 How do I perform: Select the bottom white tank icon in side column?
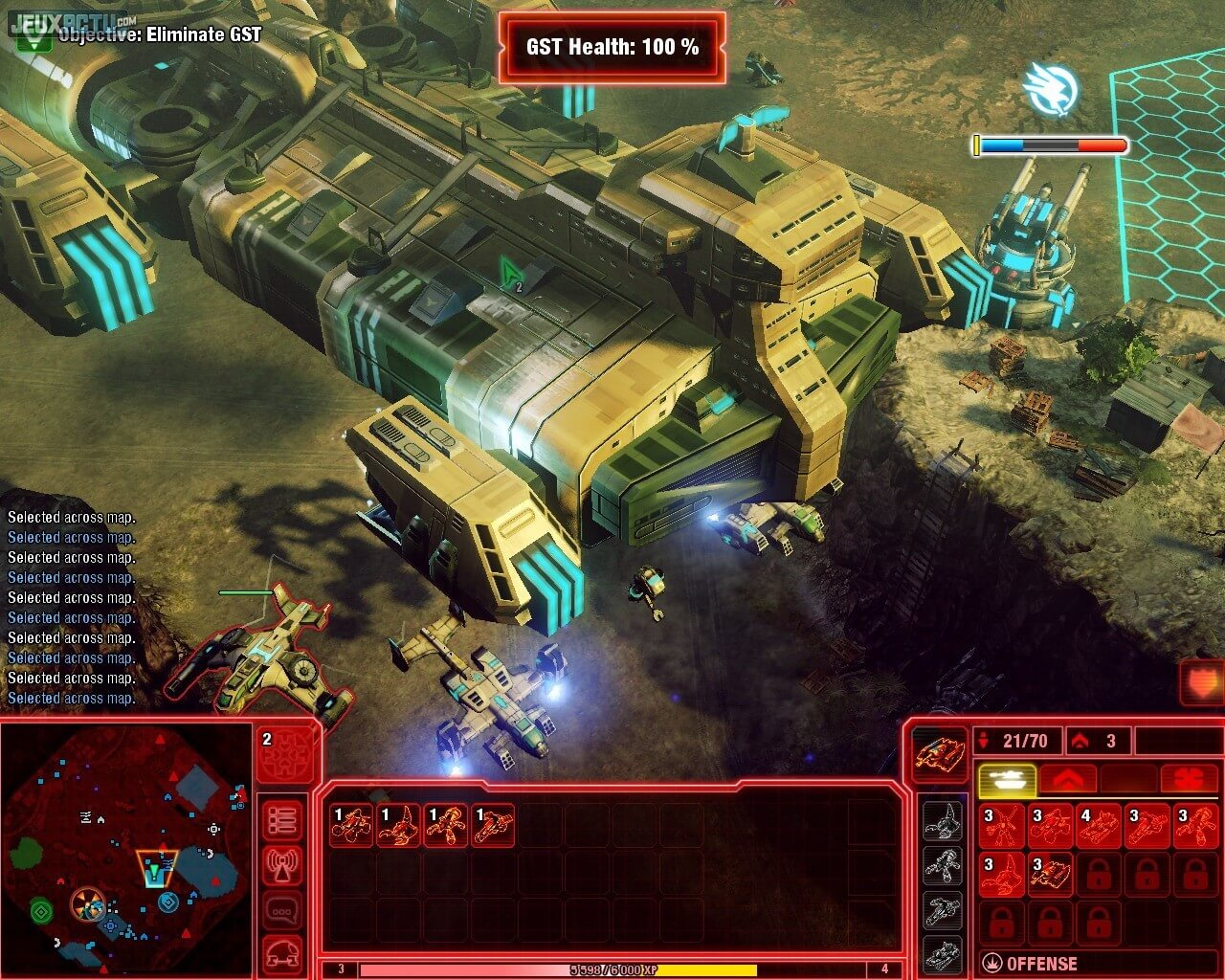[x=942, y=954]
